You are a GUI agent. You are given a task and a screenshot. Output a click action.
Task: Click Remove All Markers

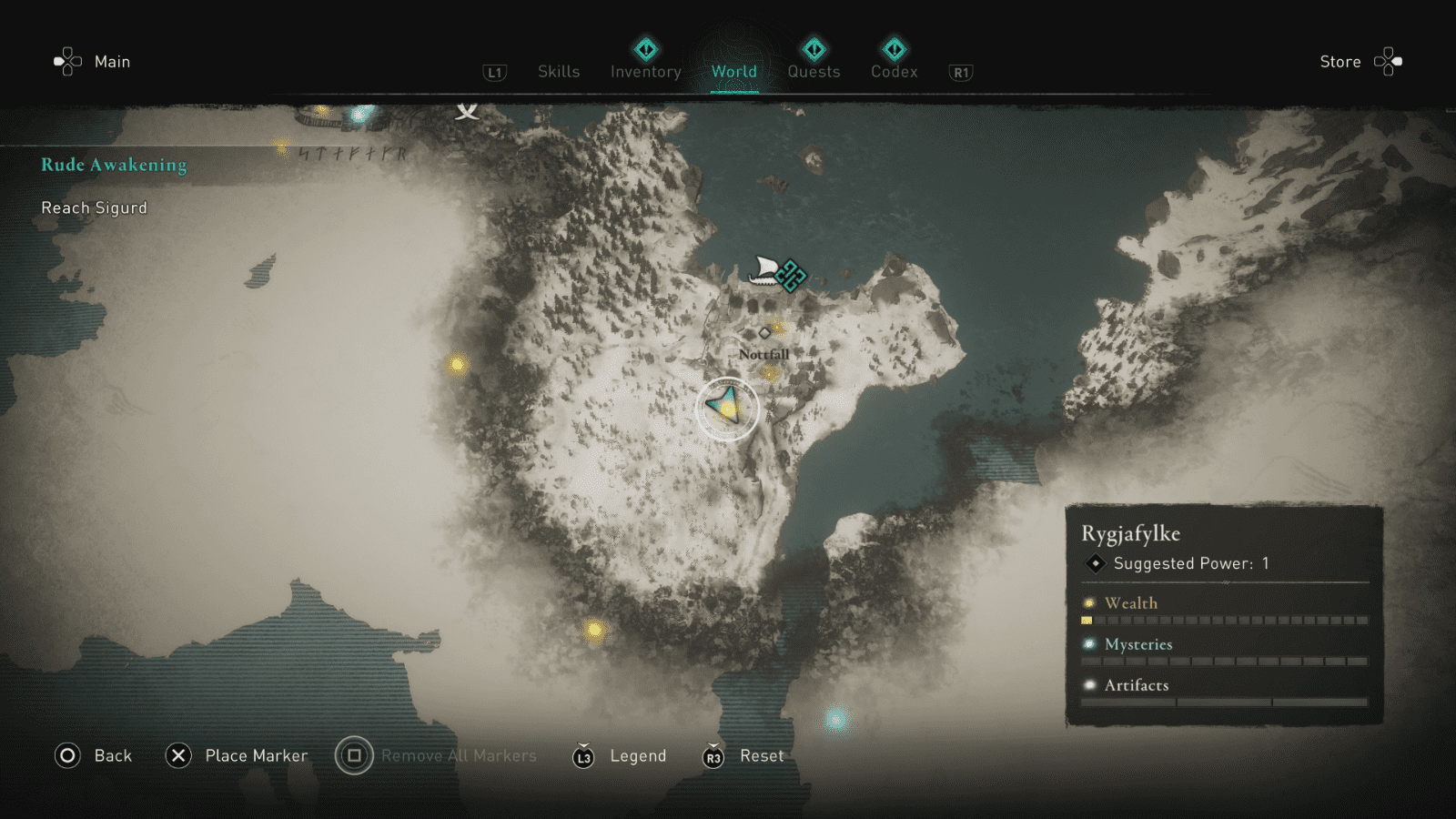(x=458, y=755)
